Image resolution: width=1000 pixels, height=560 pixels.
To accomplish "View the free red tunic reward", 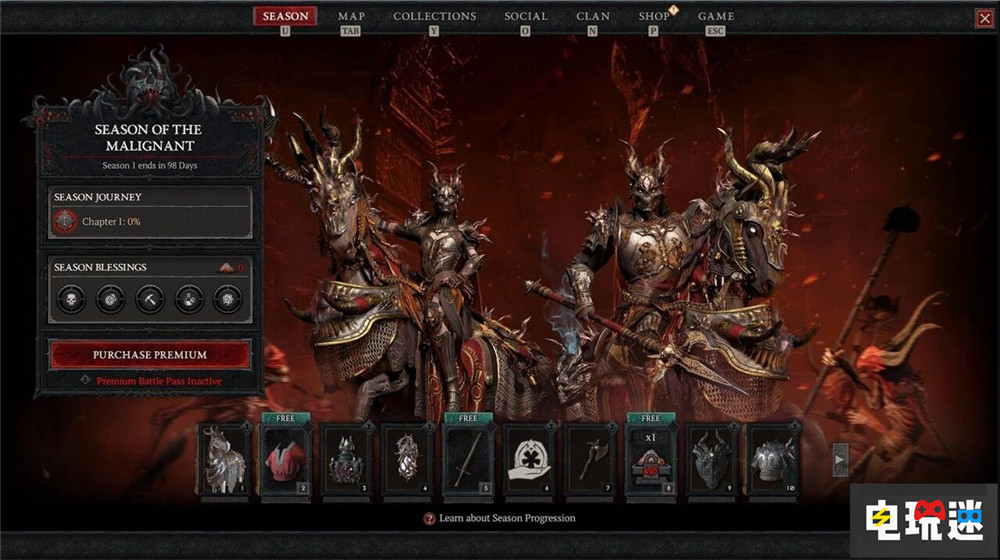I will (285, 459).
